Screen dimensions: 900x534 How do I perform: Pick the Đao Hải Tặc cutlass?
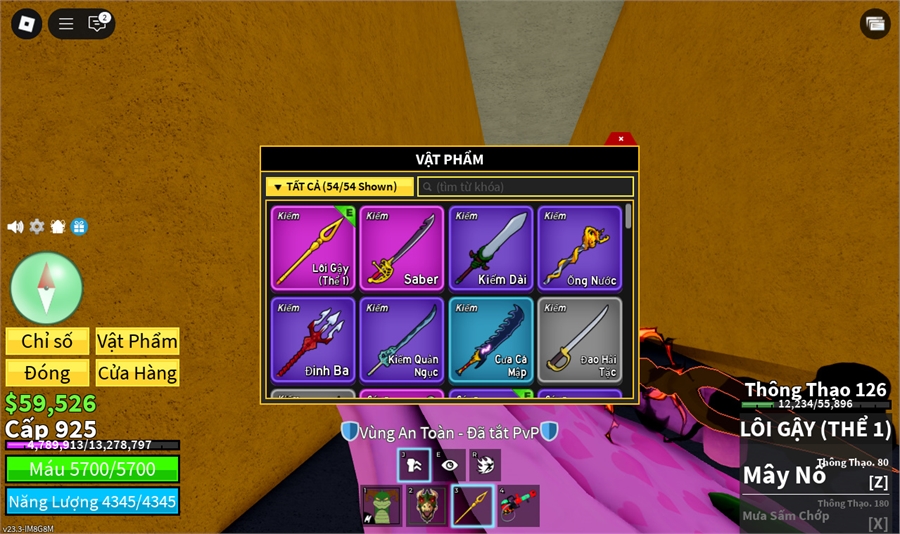coord(580,339)
